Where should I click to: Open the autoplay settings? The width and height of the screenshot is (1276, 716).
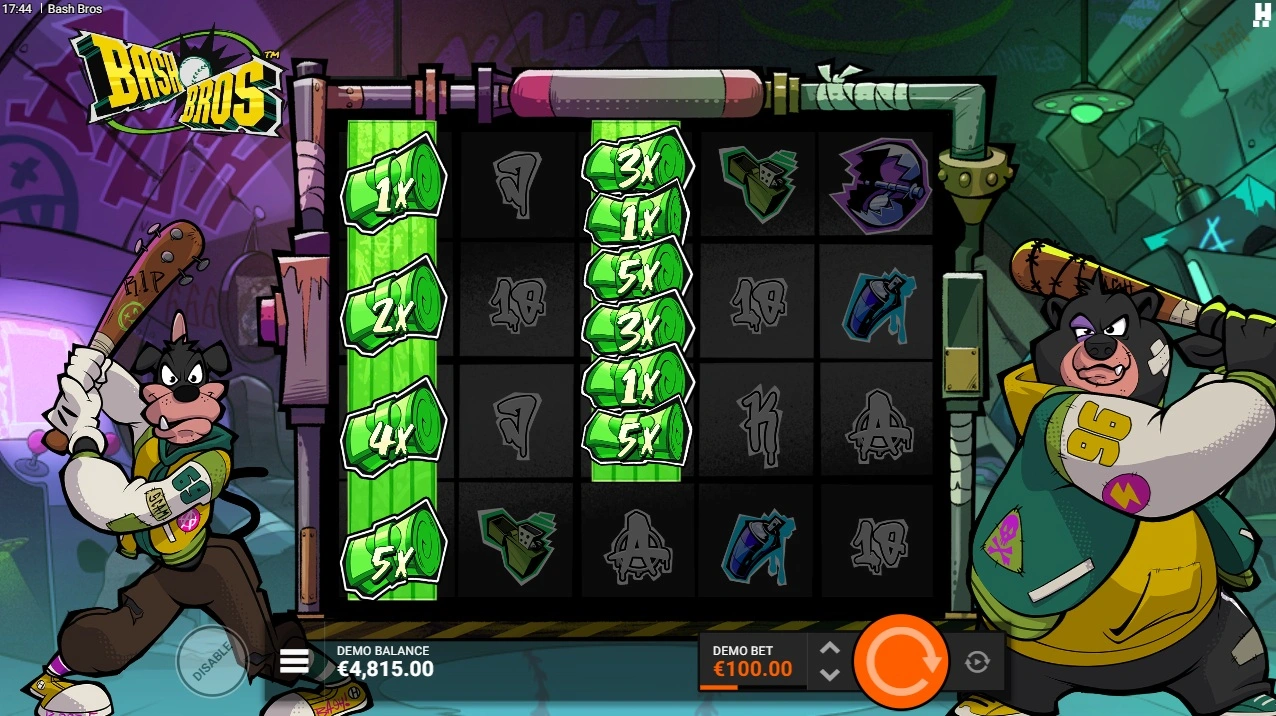tap(977, 661)
